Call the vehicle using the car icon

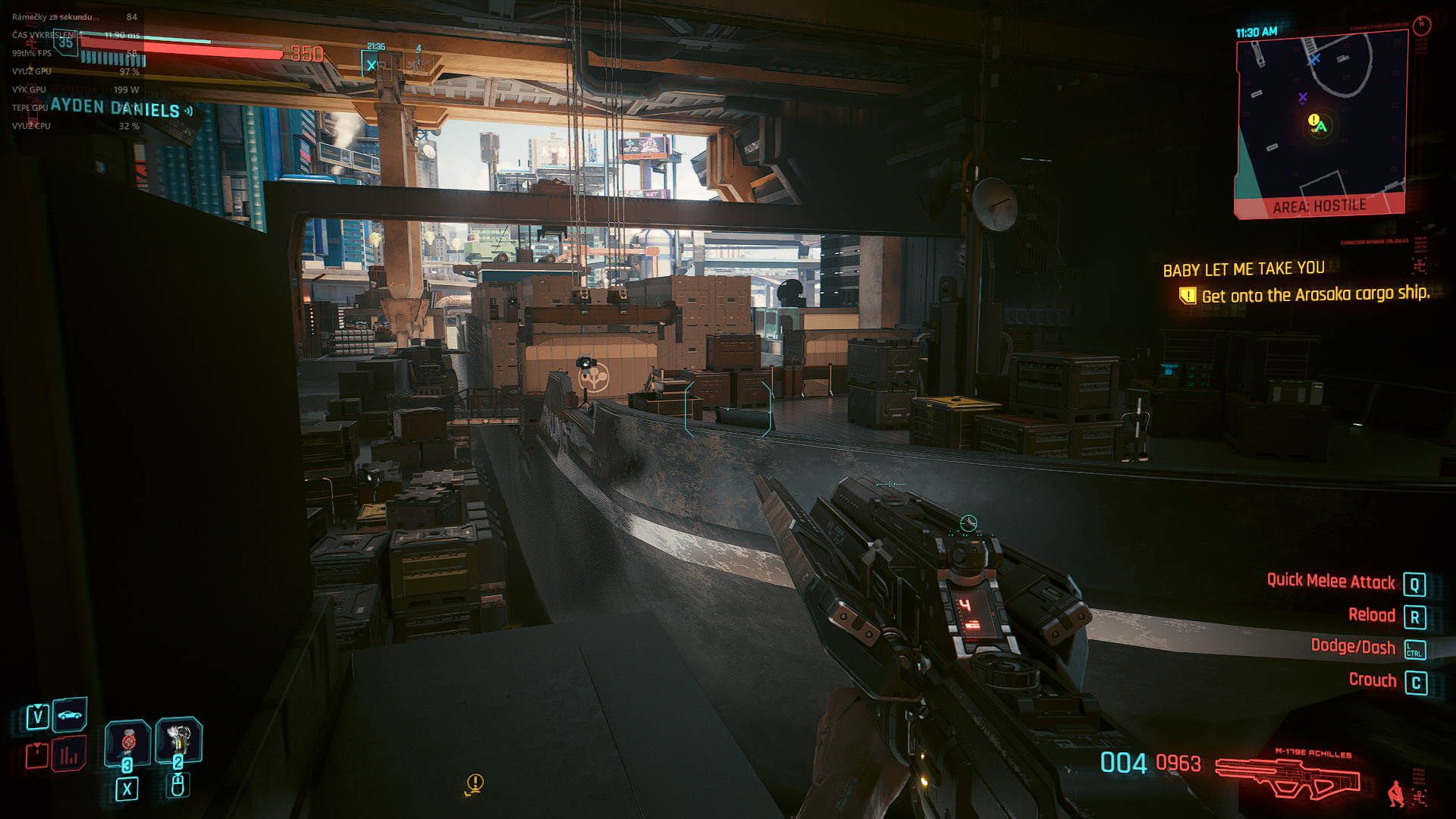pyautogui.click(x=70, y=714)
